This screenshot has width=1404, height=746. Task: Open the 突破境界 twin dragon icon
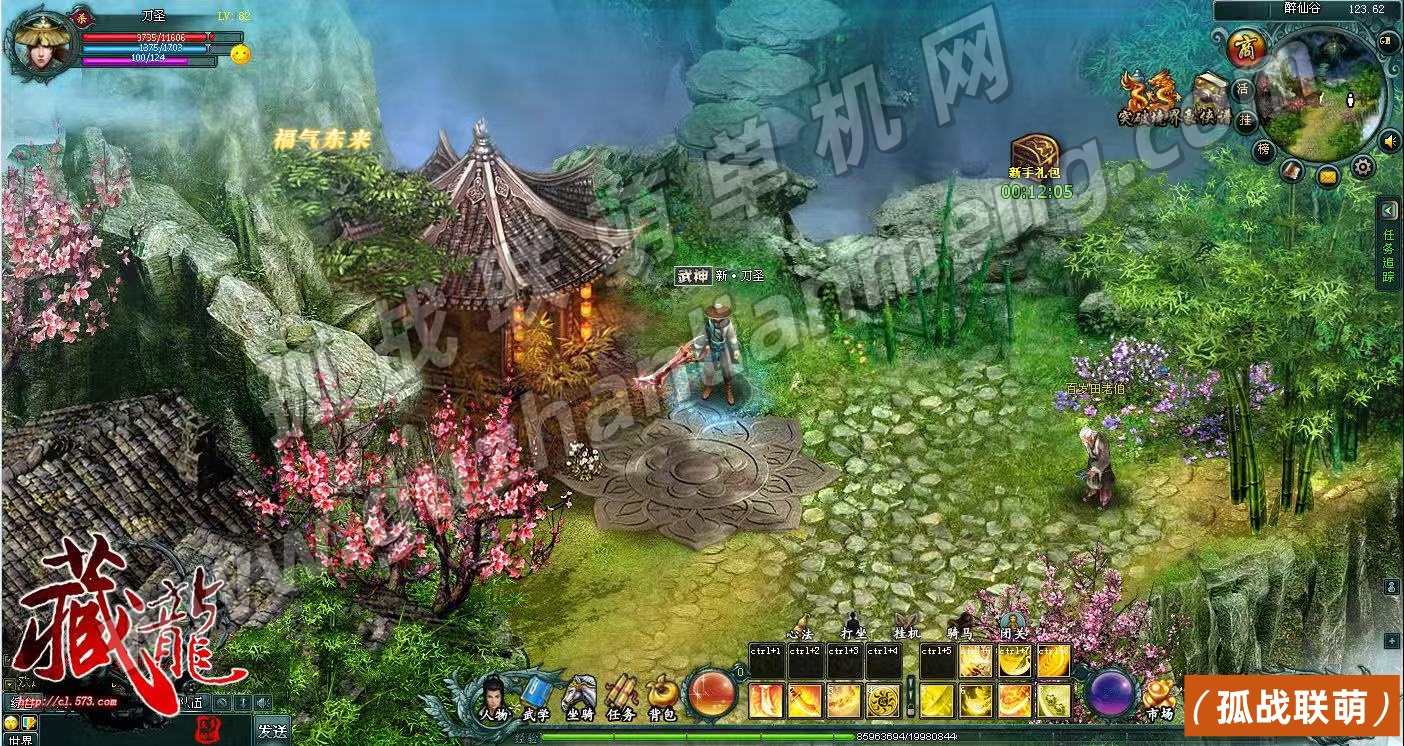[1136, 93]
